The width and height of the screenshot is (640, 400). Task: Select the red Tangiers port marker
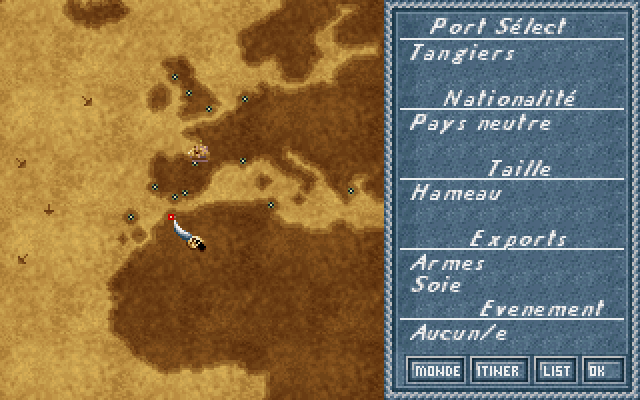pos(171,216)
